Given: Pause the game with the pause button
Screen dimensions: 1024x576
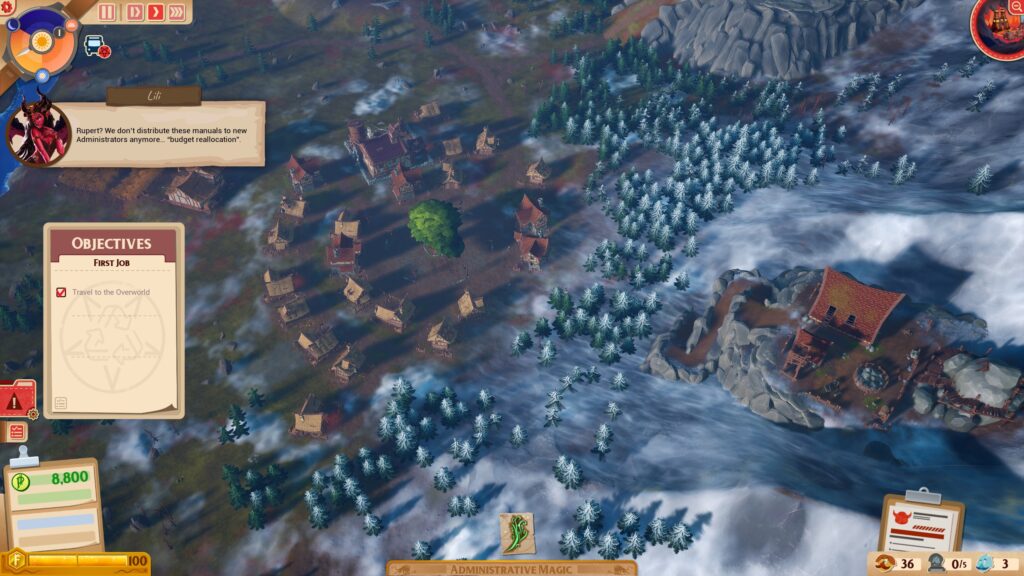Looking at the screenshot, I should (109, 12).
